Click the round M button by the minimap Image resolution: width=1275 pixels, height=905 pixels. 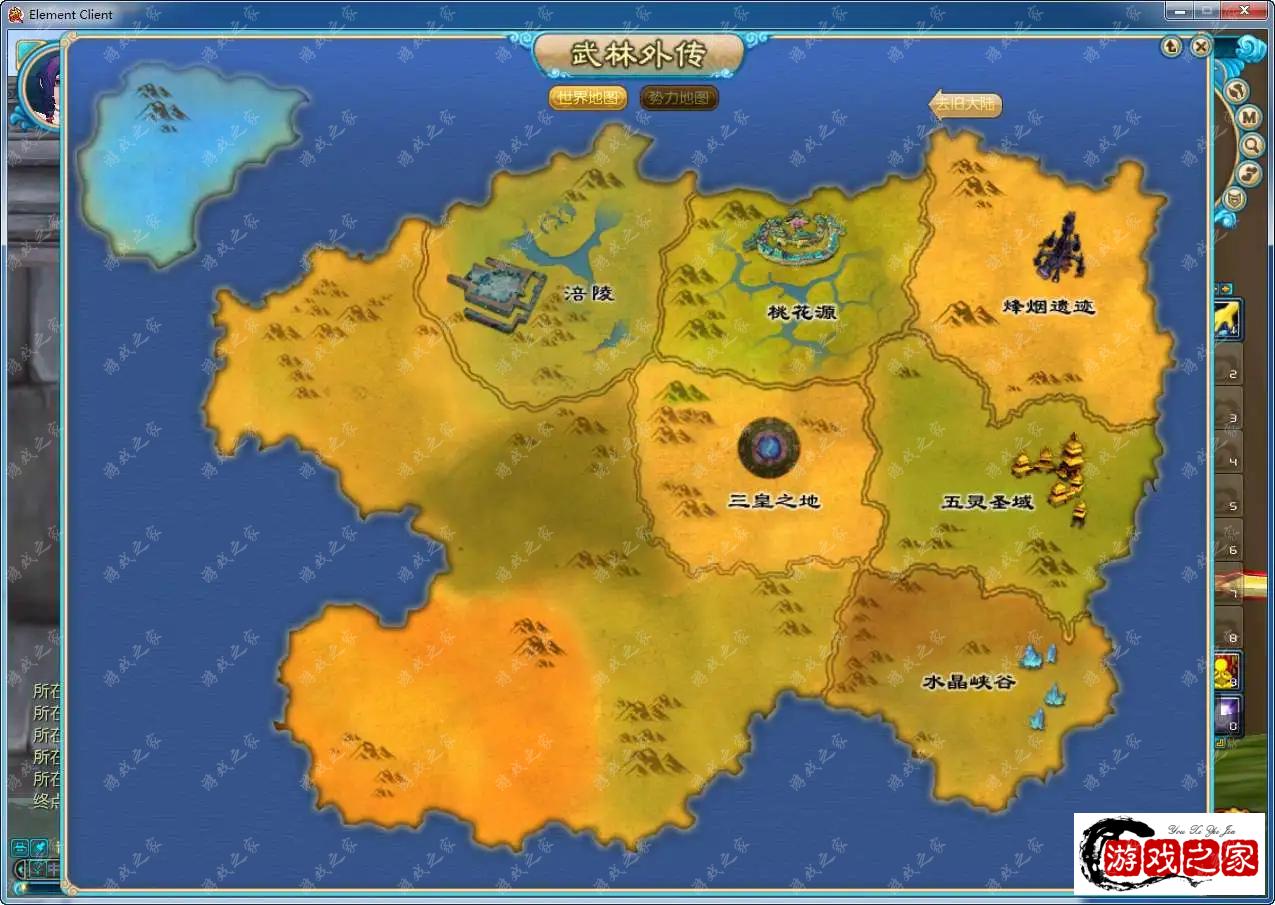(x=1249, y=118)
